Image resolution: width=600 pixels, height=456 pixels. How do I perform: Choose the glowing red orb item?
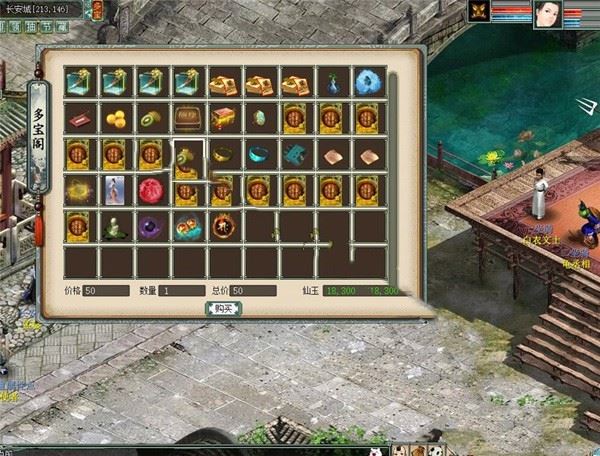tap(150, 190)
